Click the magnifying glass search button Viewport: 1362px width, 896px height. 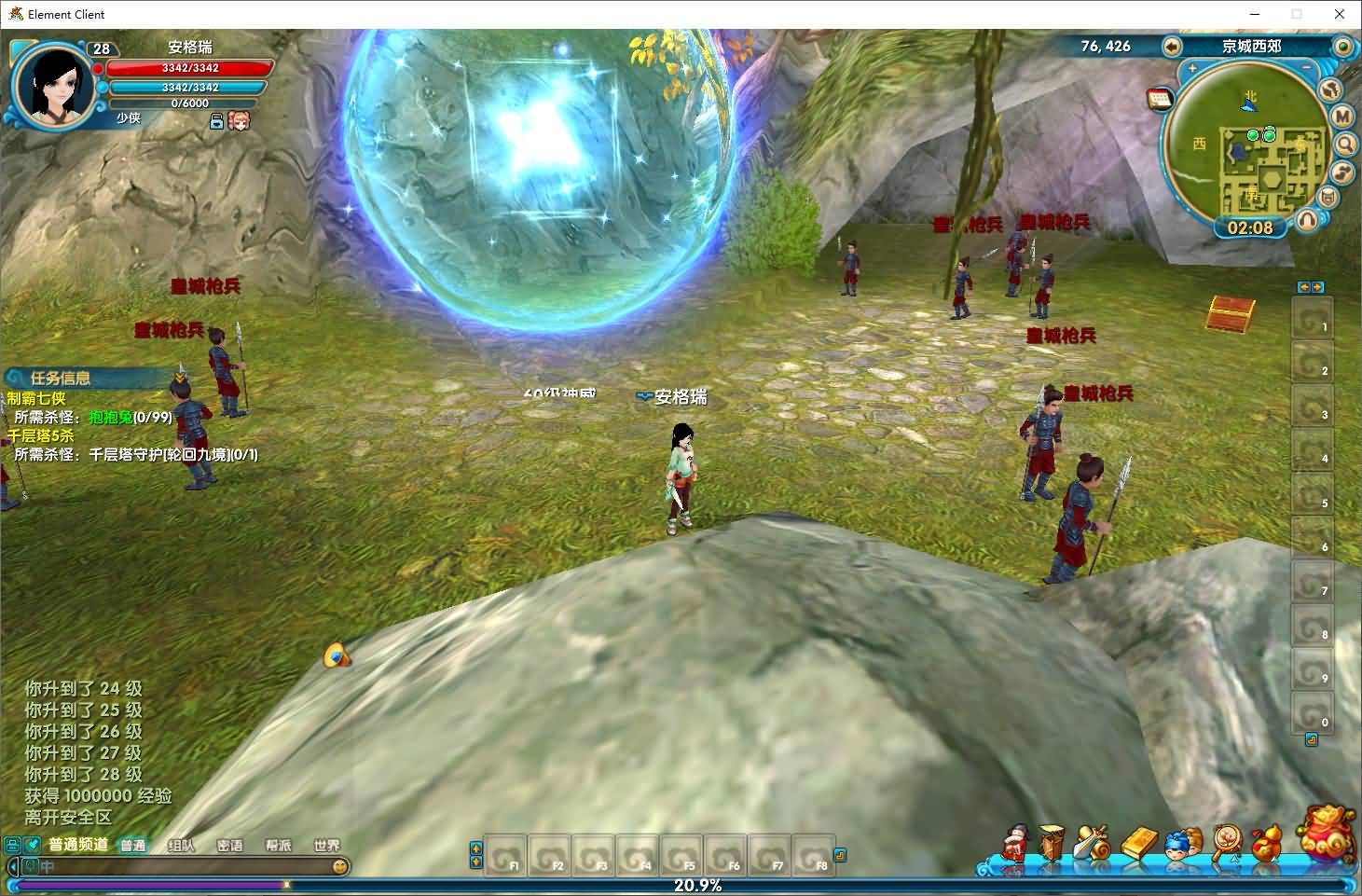pyautogui.click(x=1345, y=145)
